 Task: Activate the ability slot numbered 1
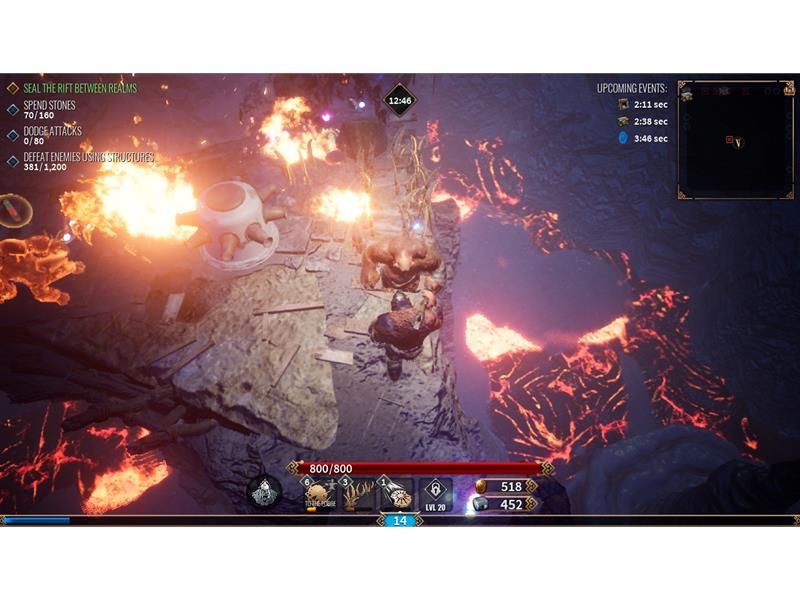(x=396, y=493)
